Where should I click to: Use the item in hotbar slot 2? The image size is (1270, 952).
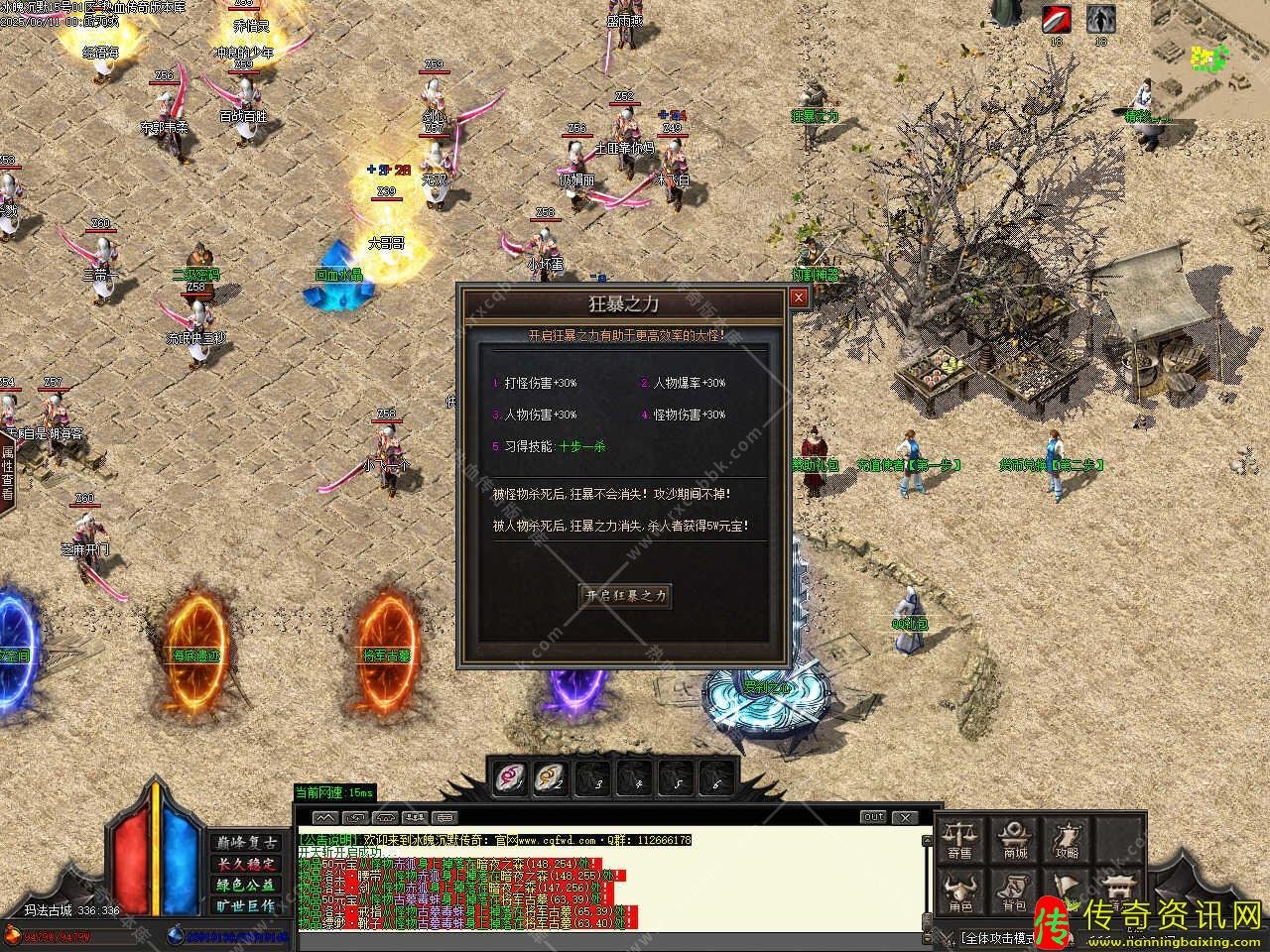pos(552,777)
